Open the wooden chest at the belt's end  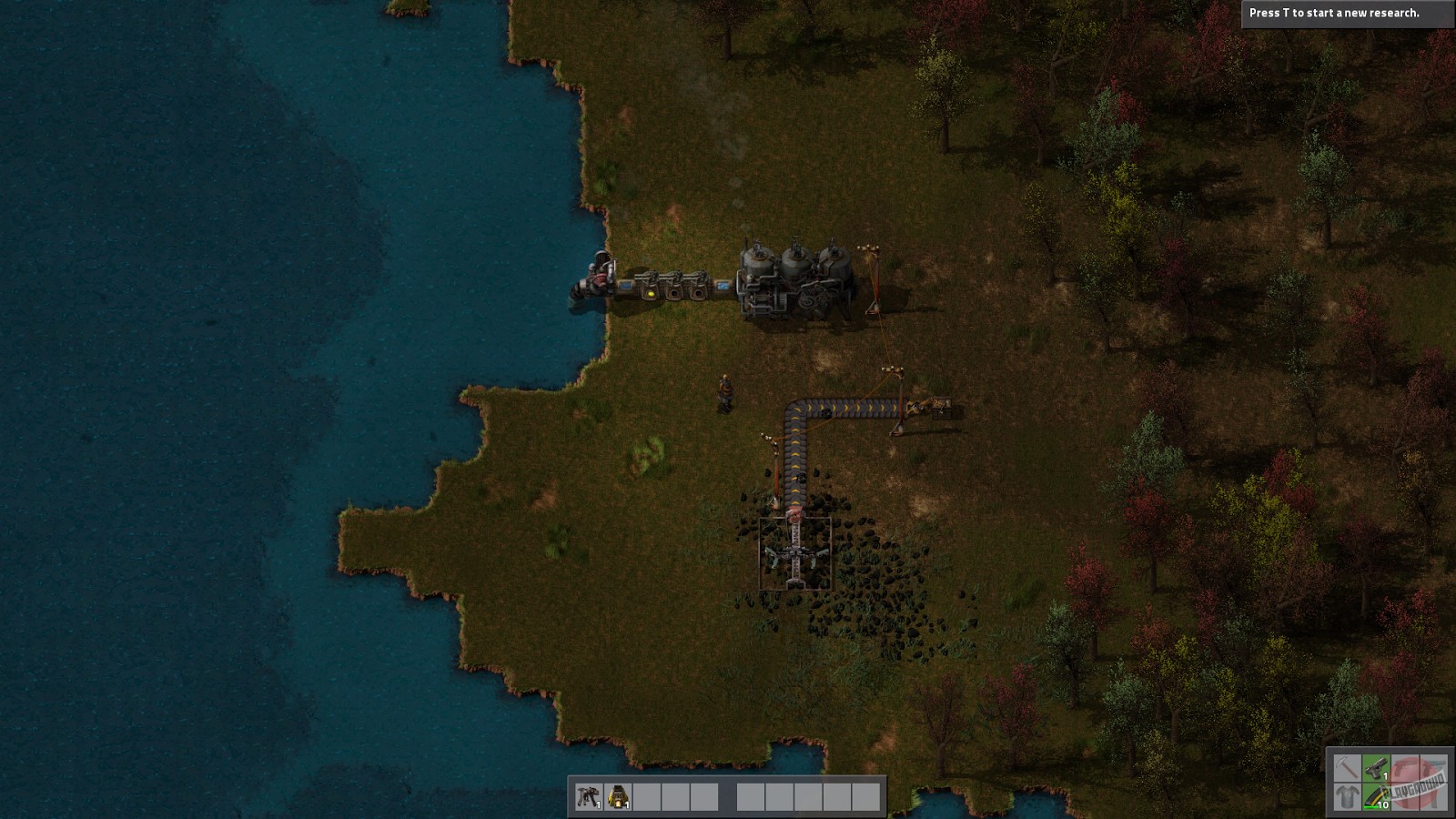click(942, 407)
